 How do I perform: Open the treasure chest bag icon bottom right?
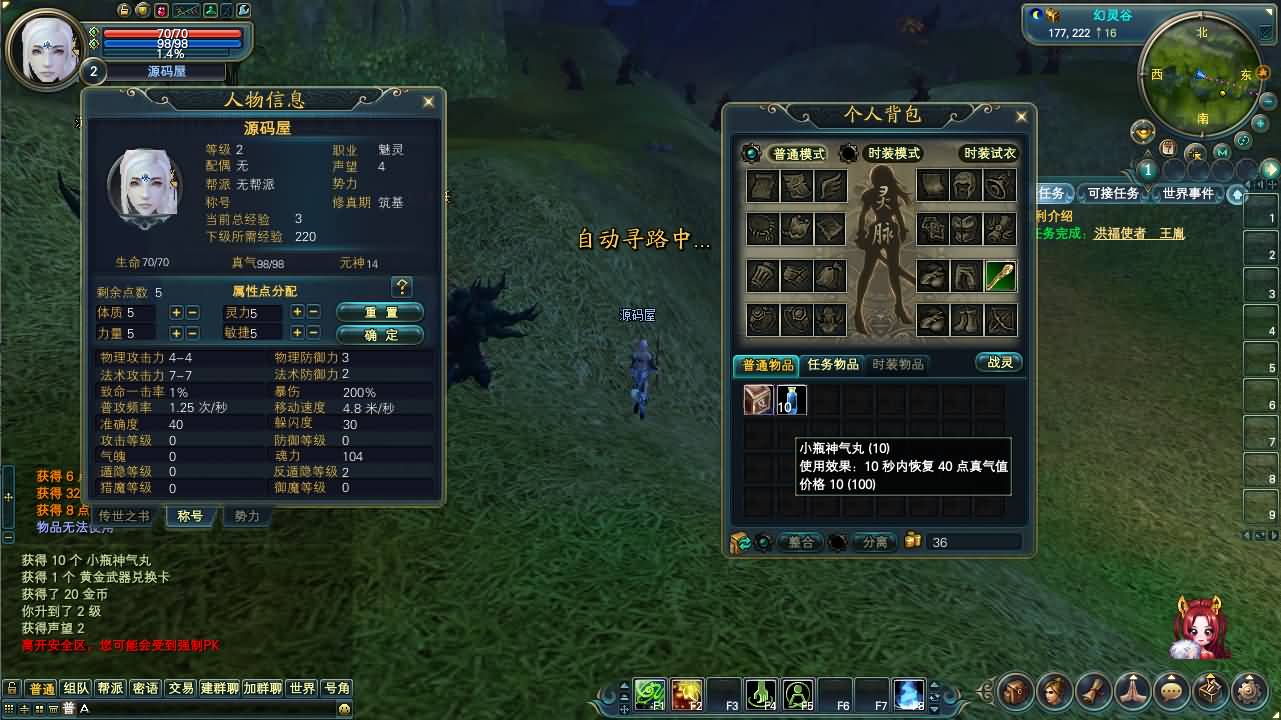(x=1014, y=690)
